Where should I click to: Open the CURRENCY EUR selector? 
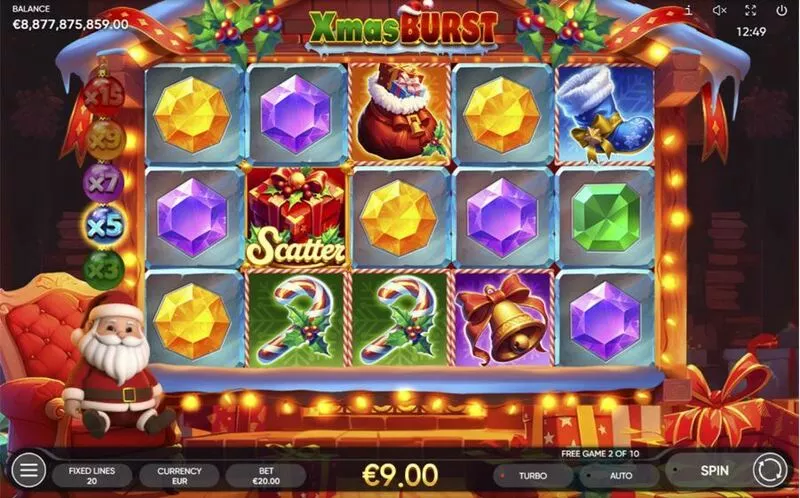click(180, 475)
